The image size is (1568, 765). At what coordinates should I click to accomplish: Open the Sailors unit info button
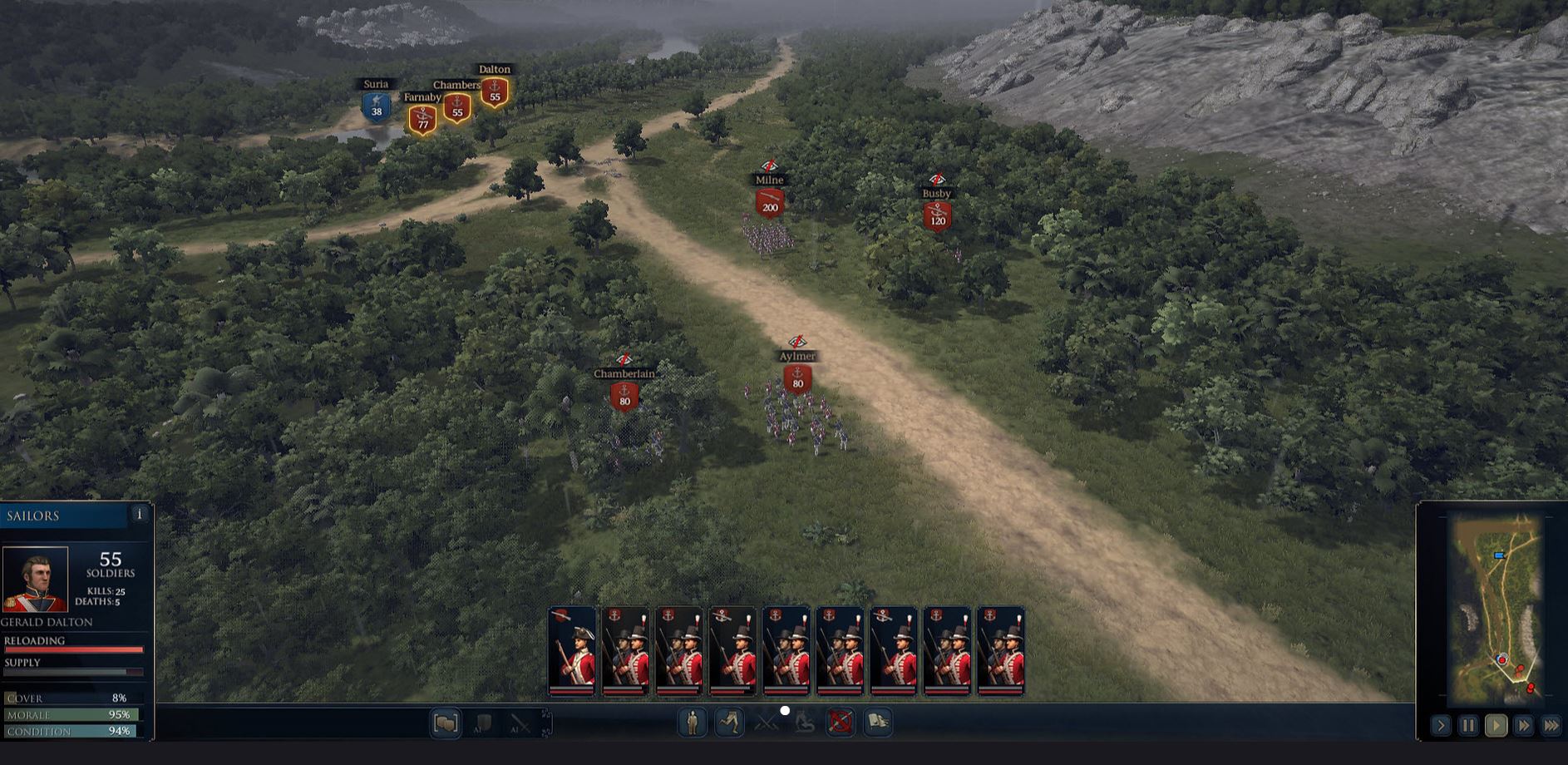[139, 515]
